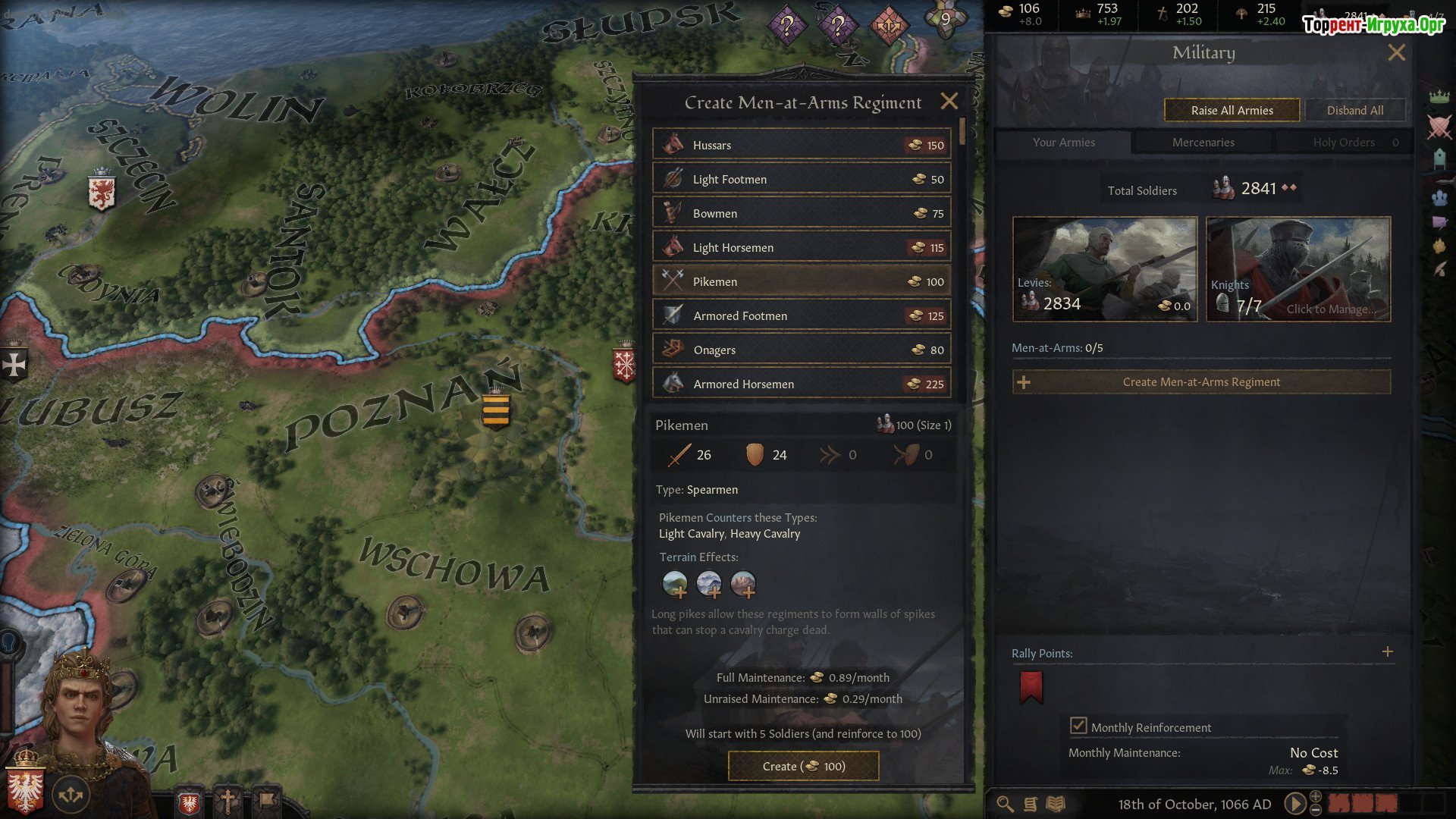Add a new rally point
1456x819 pixels.
(1387, 652)
